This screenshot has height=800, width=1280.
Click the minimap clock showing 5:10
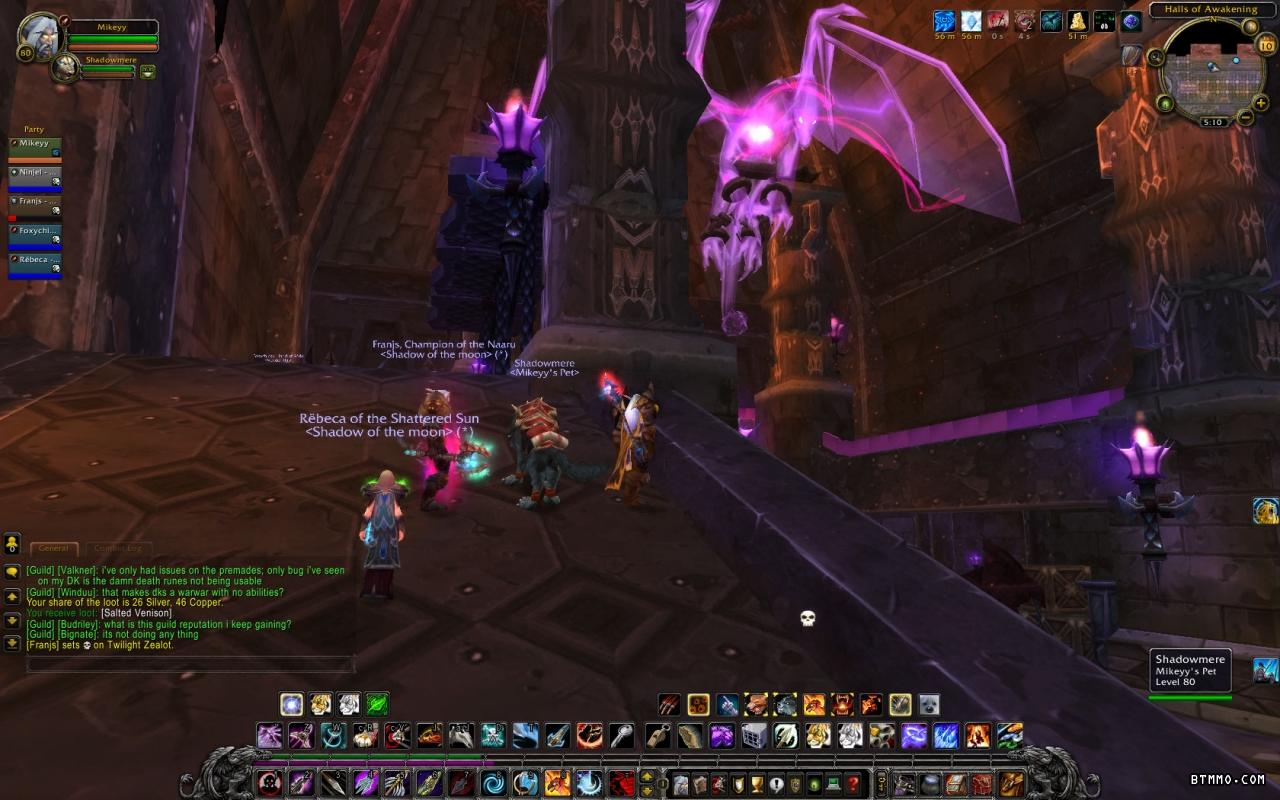tap(1212, 122)
